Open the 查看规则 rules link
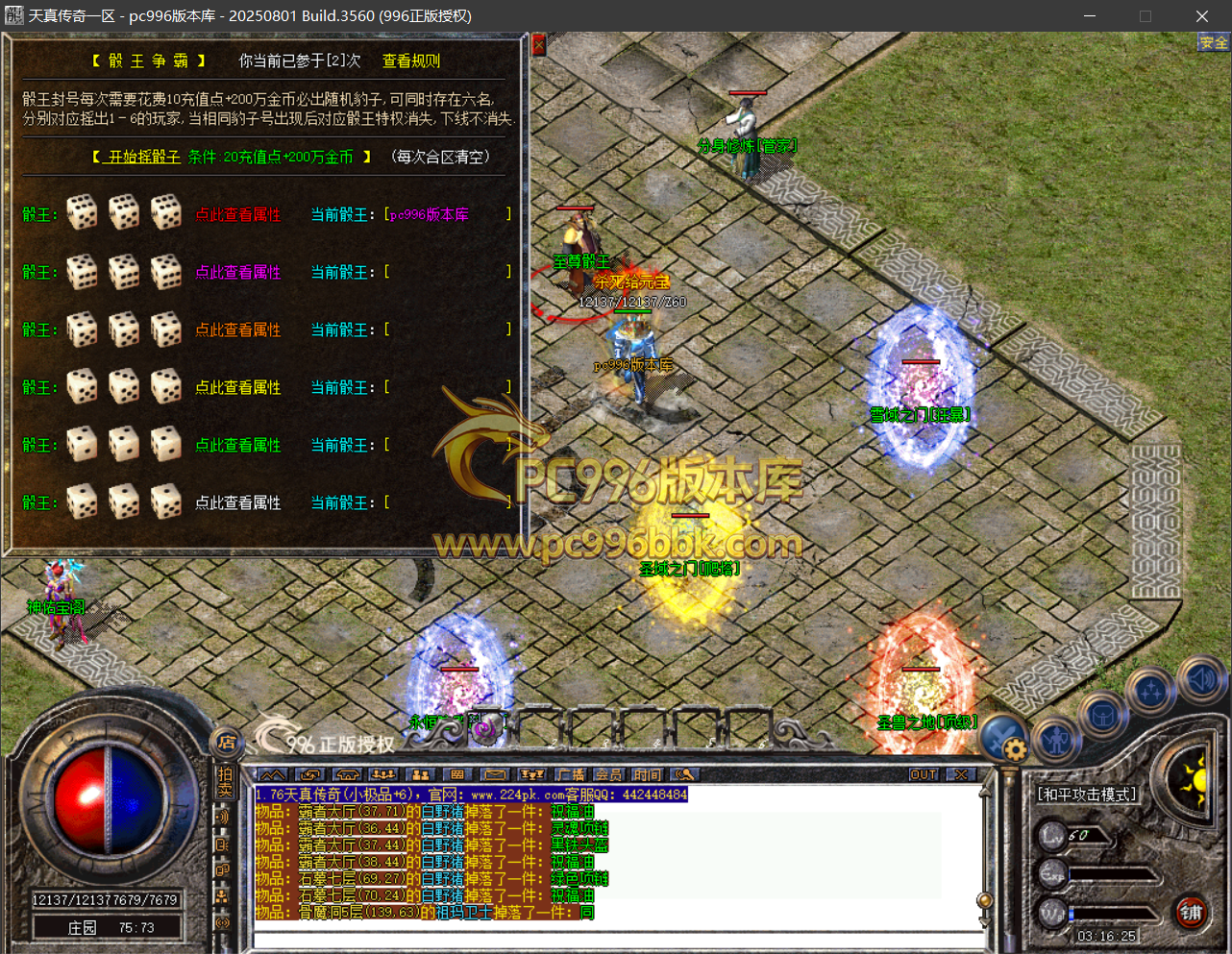This screenshot has height=954, width=1232. coord(411,61)
